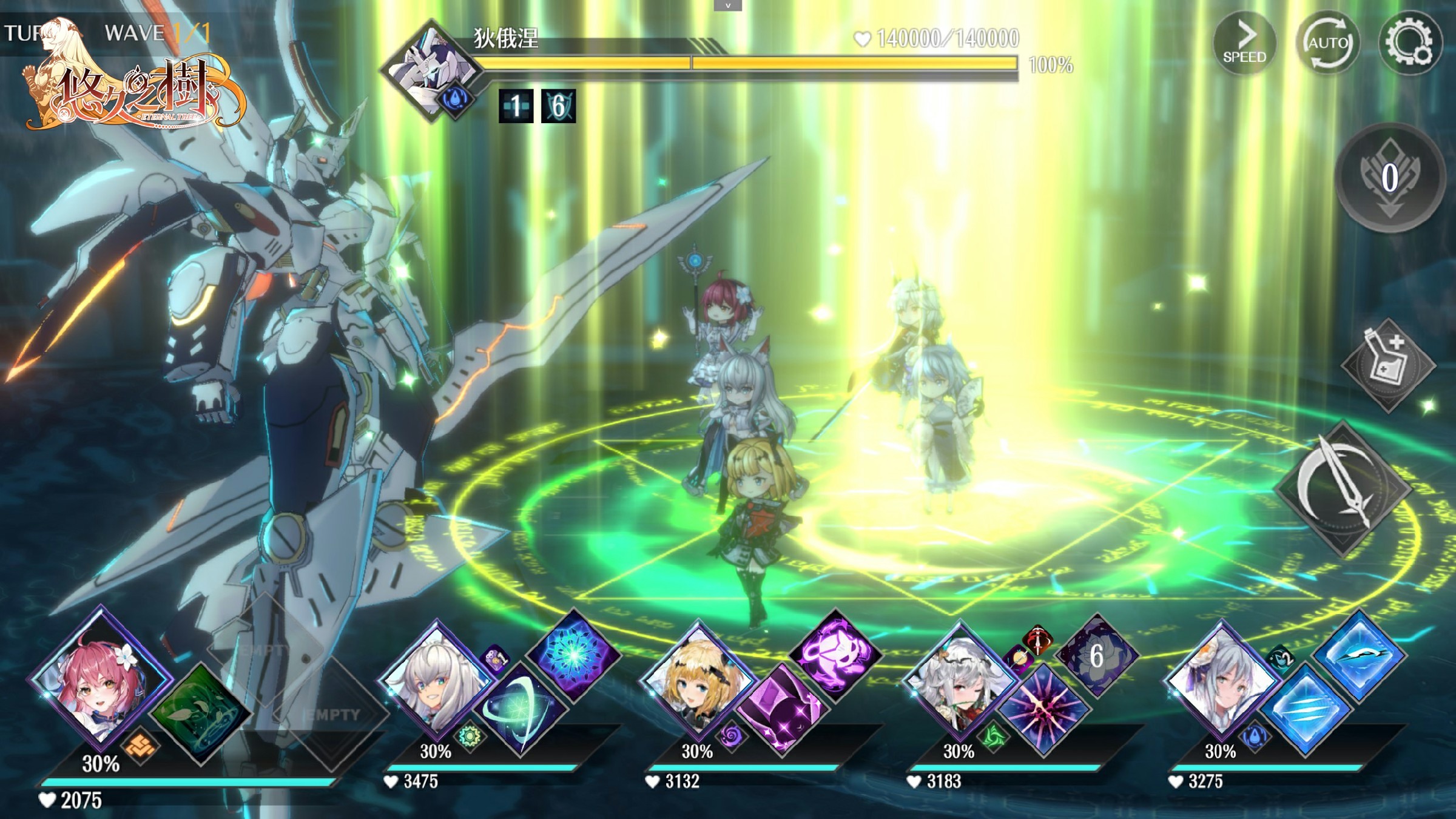The height and width of the screenshot is (819, 1456).
Task: Expand the small dropdown arrow at top
Action: click(728, 5)
